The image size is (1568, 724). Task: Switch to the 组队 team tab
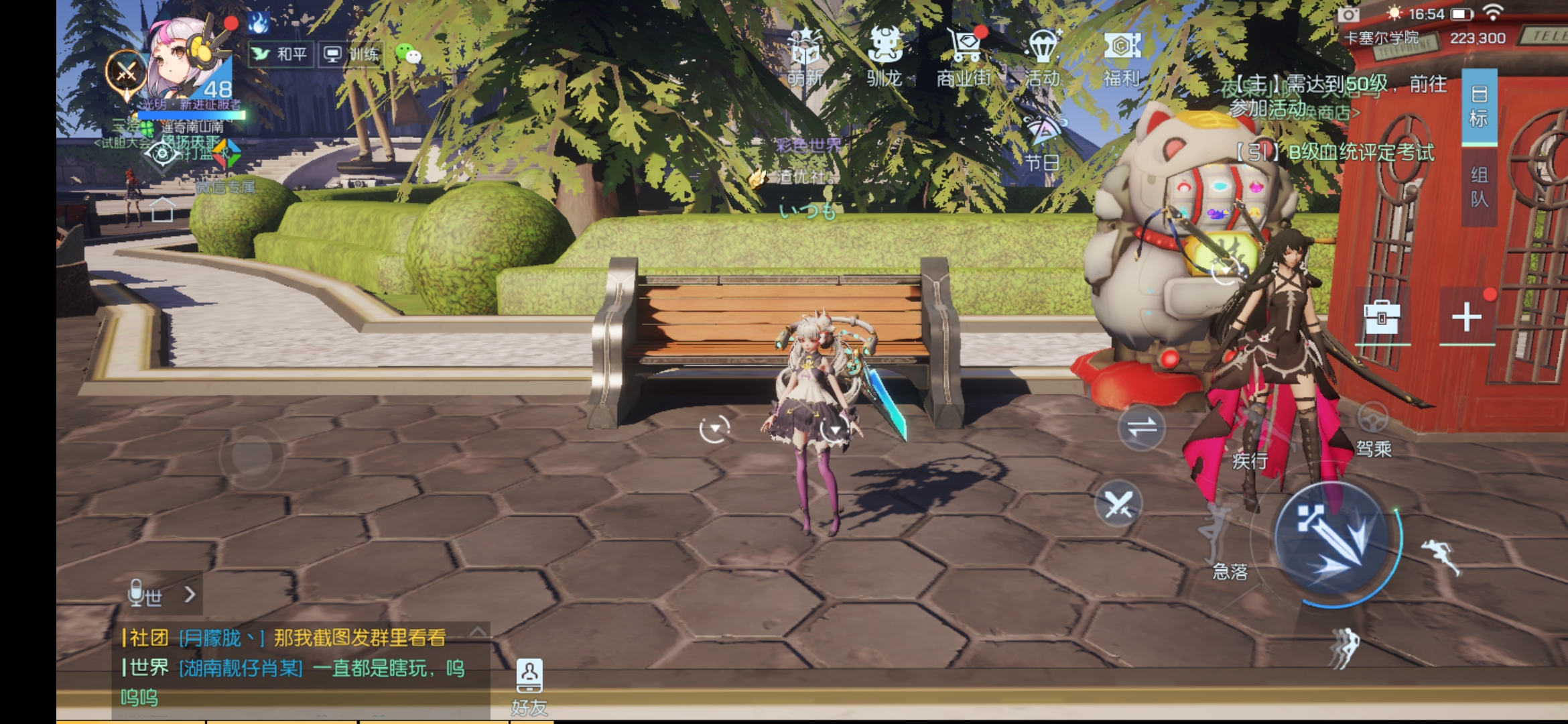coord(1479,186)
